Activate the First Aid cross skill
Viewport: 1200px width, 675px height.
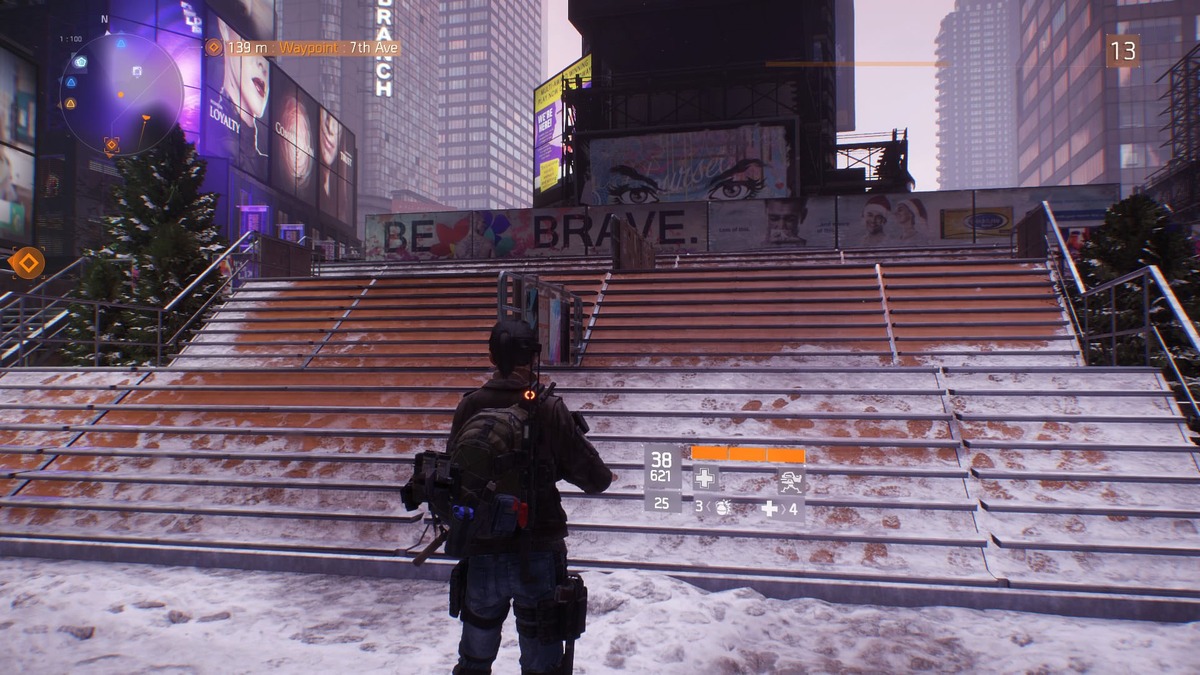(705, 479)
